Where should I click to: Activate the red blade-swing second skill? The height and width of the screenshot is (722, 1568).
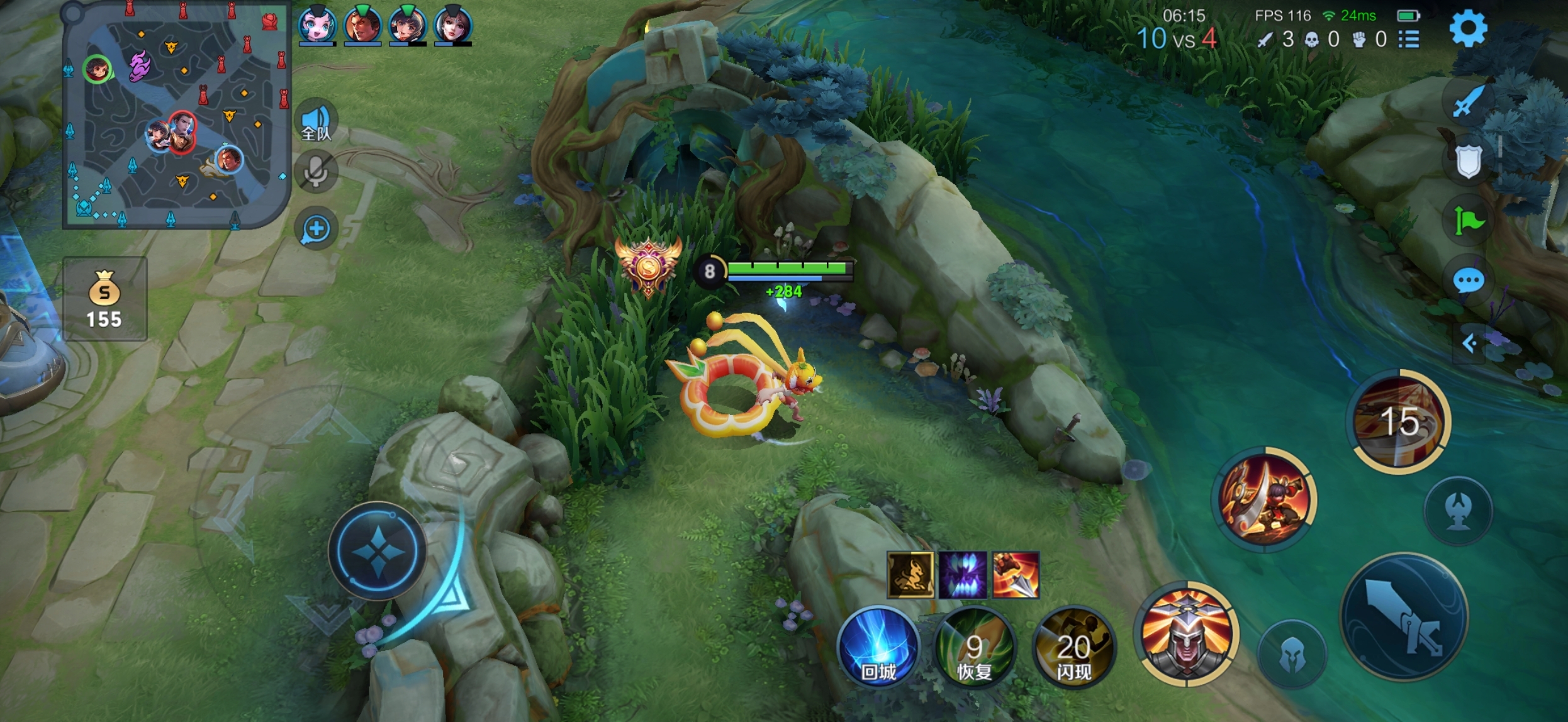point(1264,499)
